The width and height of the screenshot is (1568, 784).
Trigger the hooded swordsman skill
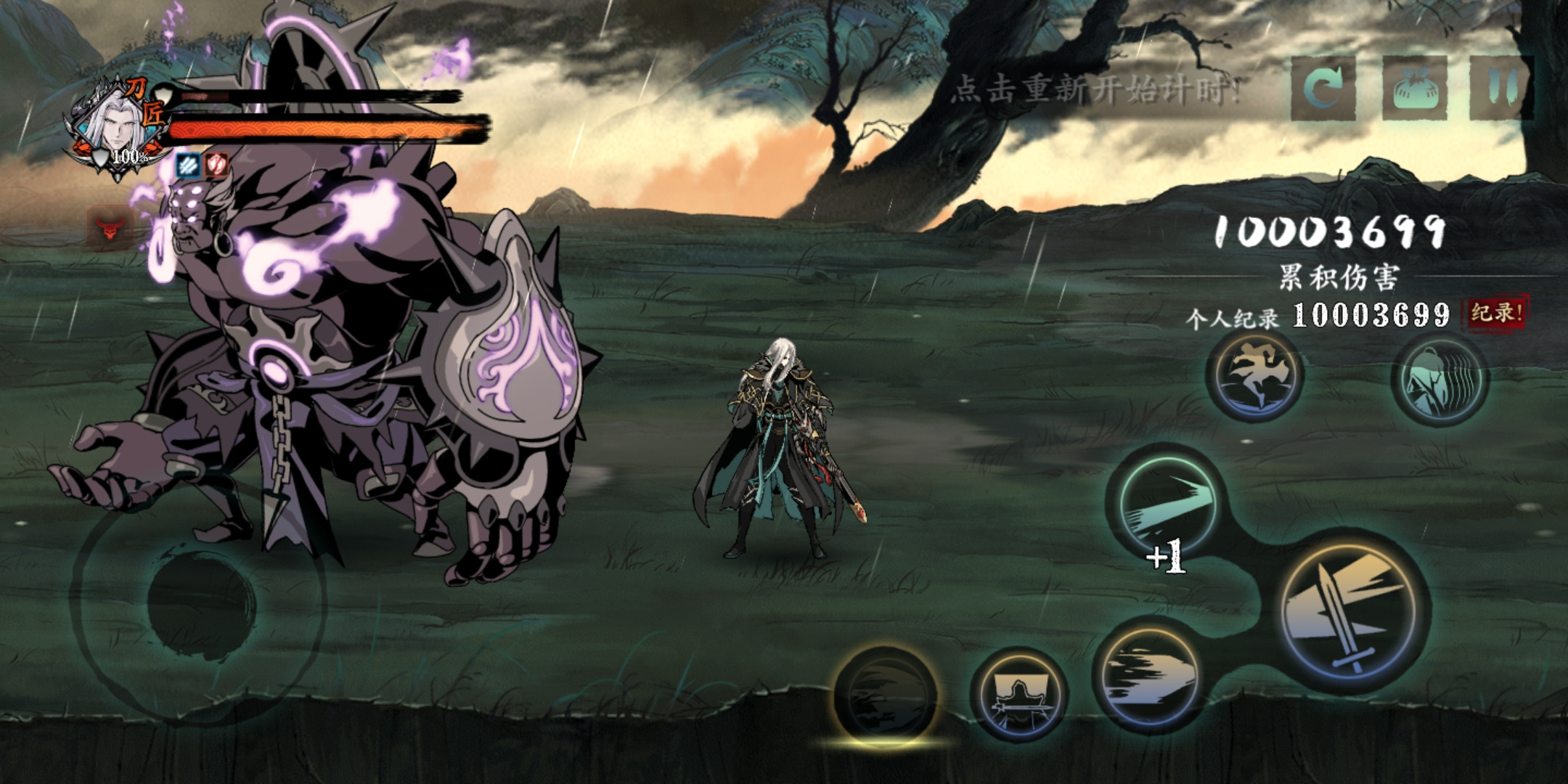tap(1018, 695)
